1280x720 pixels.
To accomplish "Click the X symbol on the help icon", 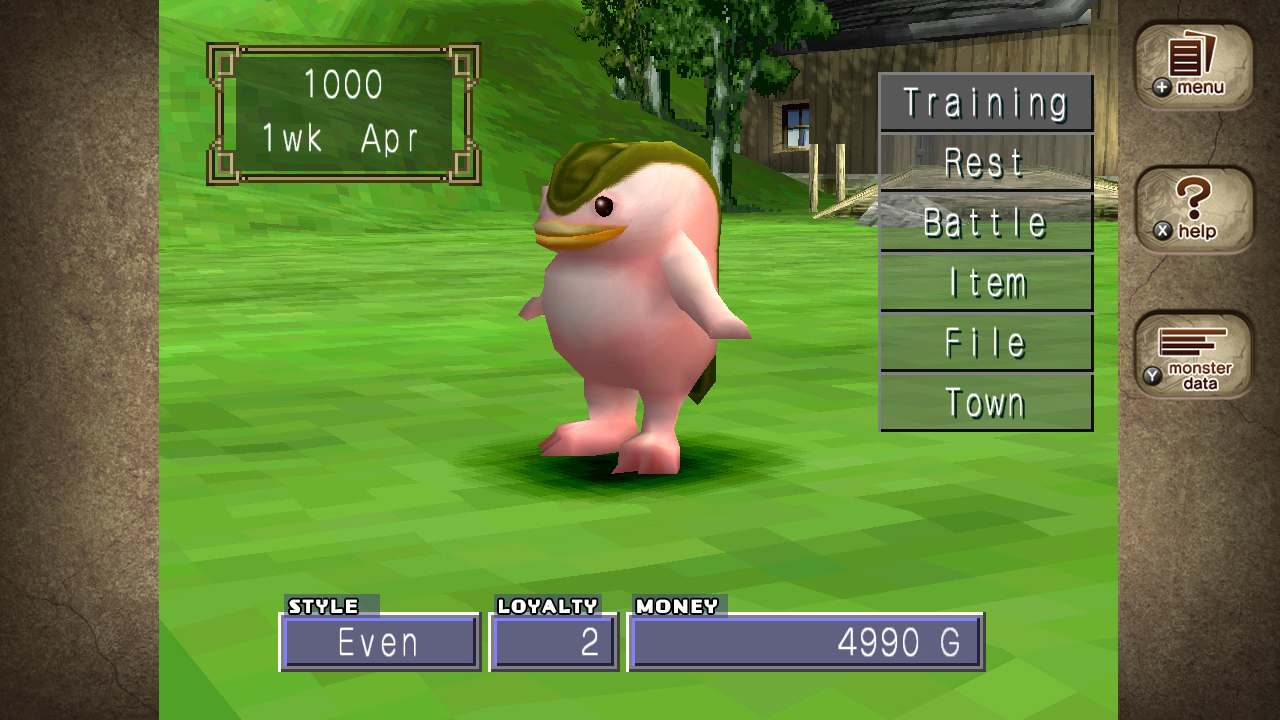I will 1164,230.
